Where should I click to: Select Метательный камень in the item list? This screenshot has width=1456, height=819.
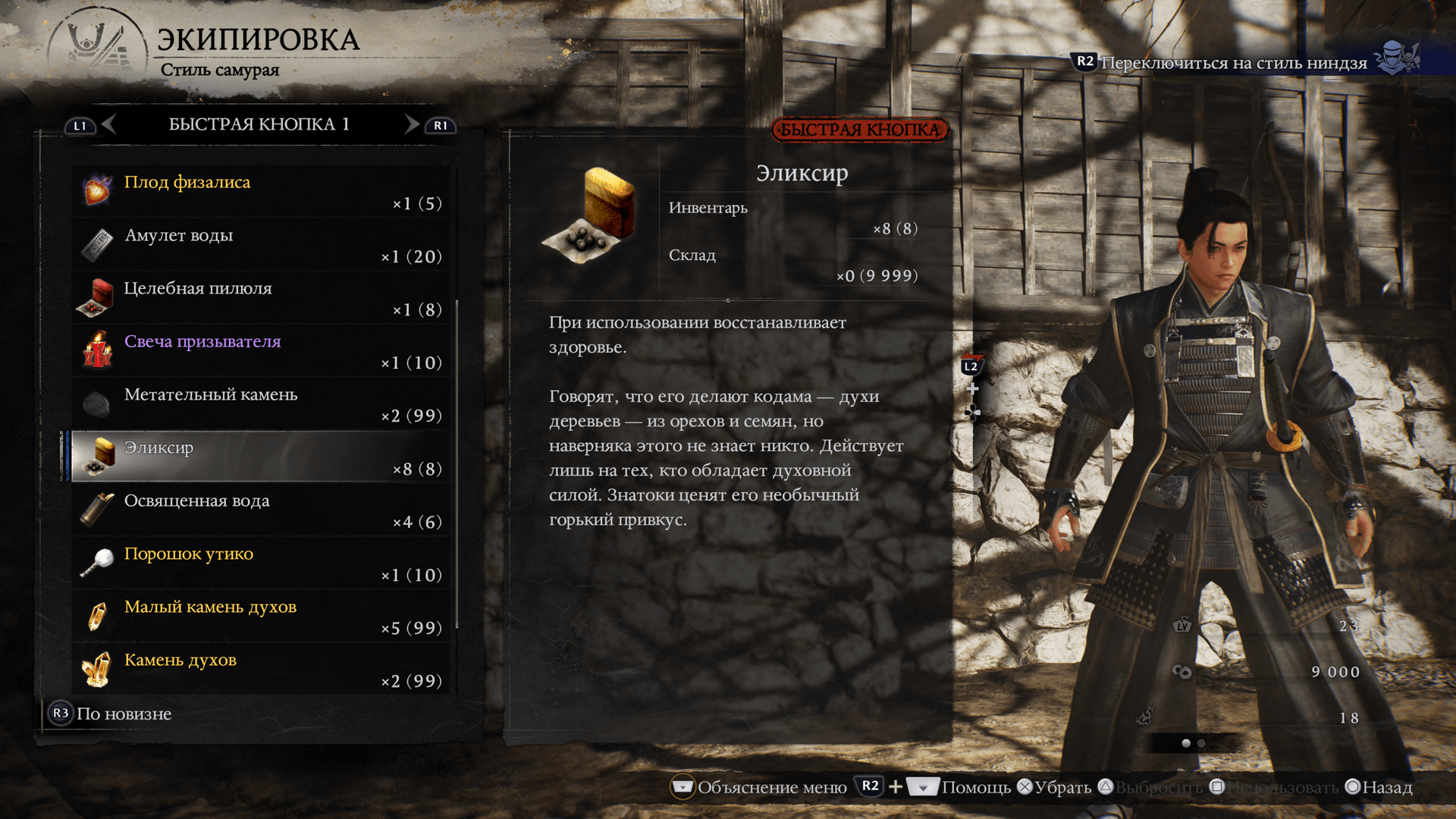point(260,404)
